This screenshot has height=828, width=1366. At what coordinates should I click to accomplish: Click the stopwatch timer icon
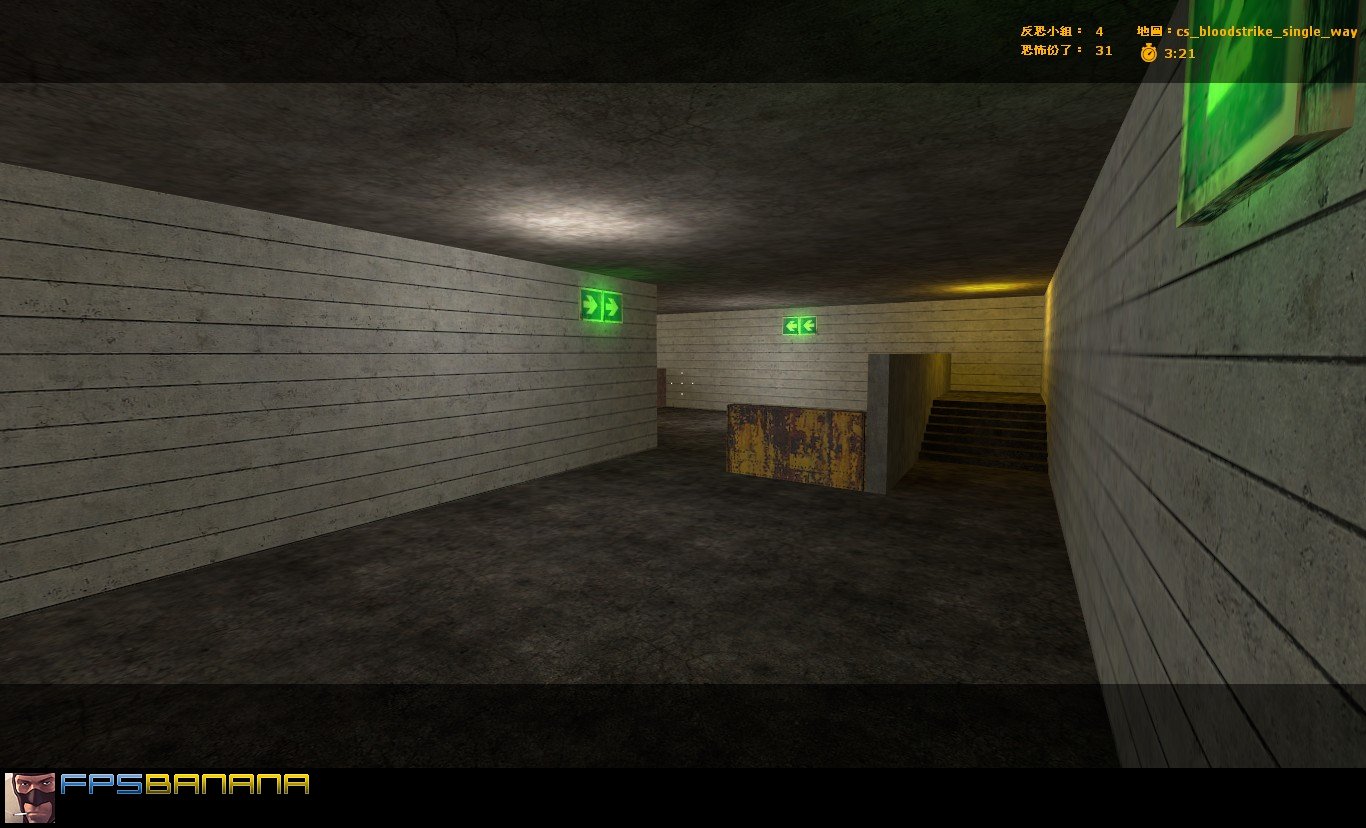pos(1148,53)
